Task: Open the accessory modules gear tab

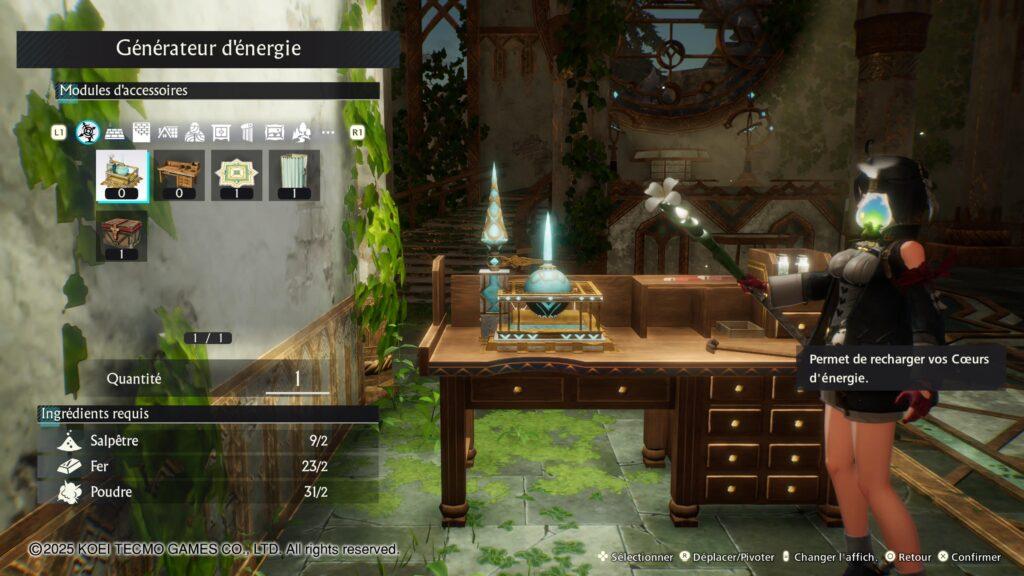Action: 88,132
